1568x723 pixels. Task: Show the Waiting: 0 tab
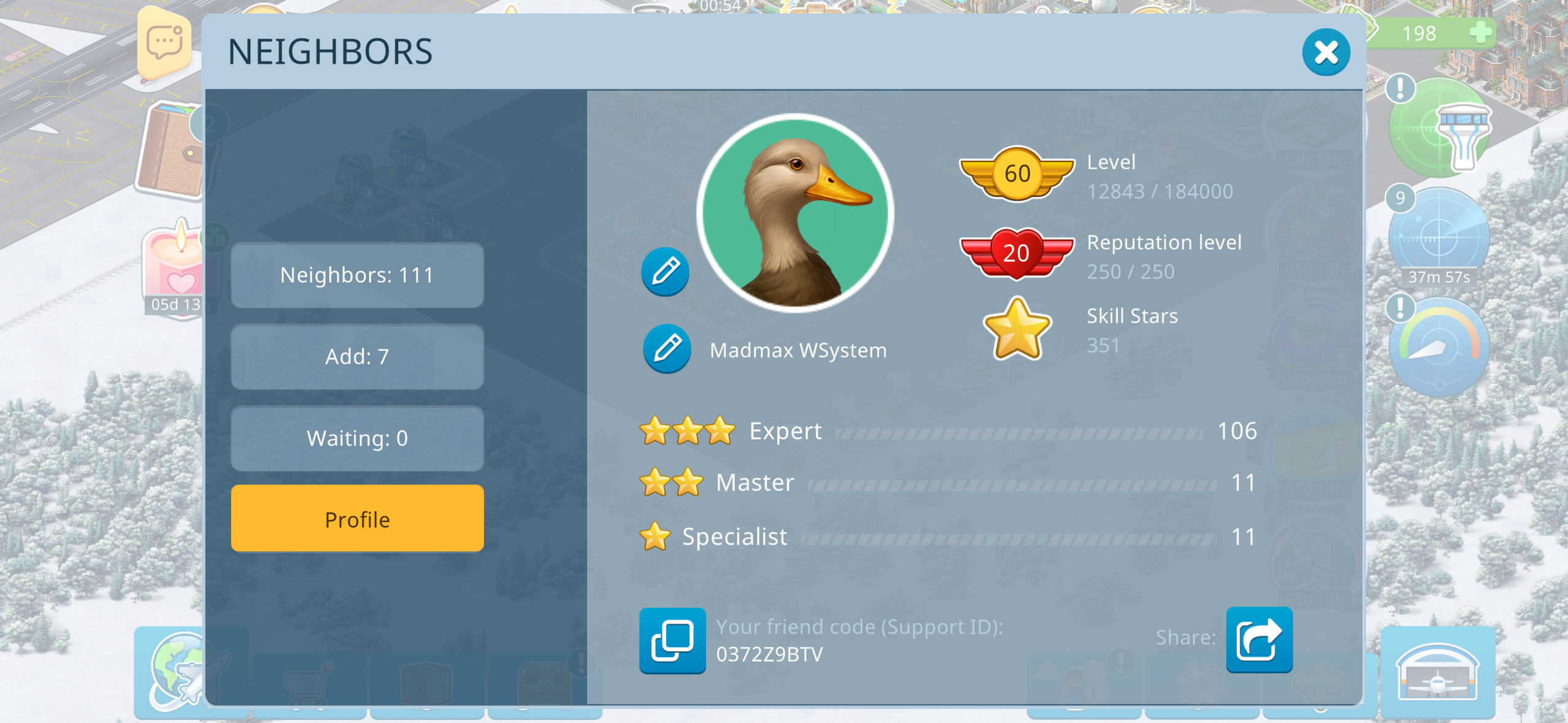[x=357, y=438]
